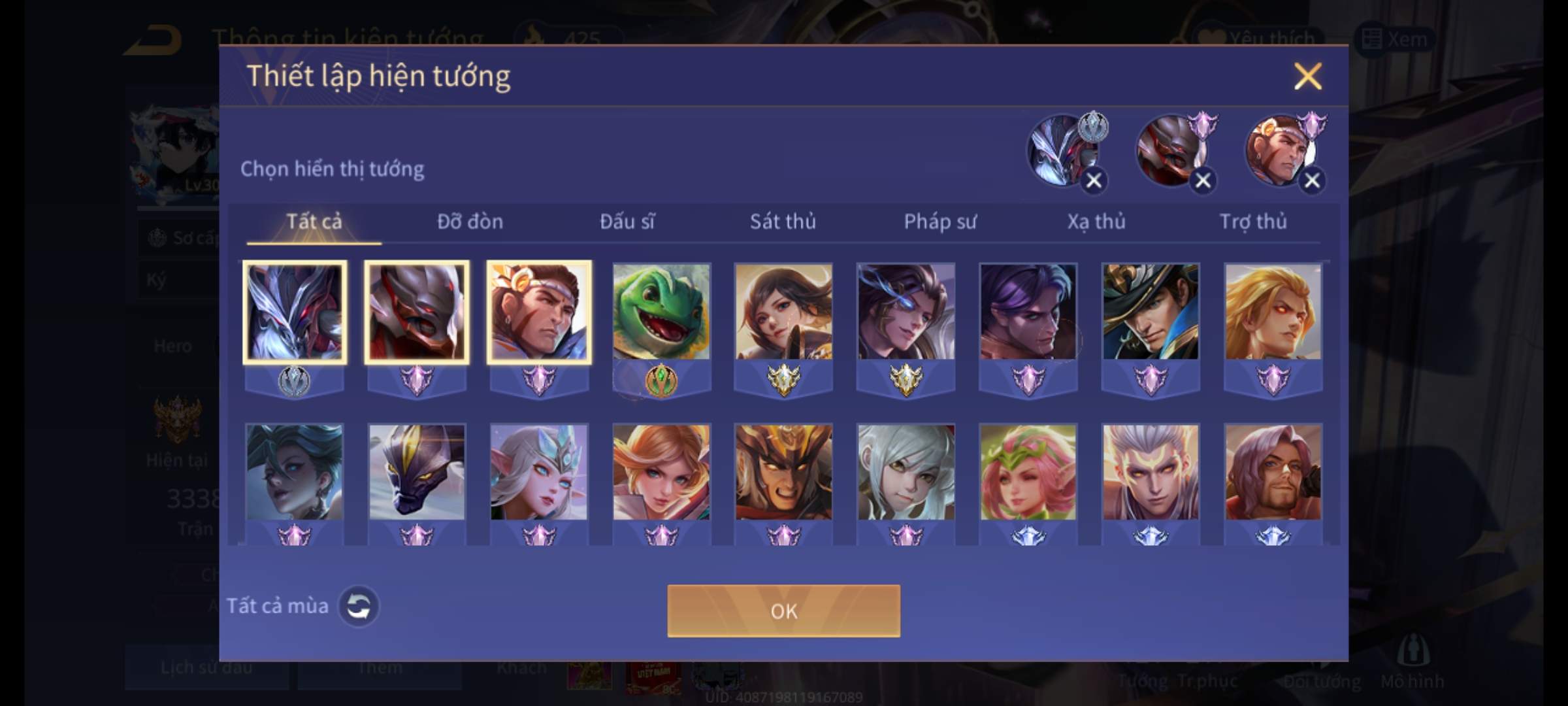Choose the Trợ thủ category tab

(x=1253, y=222)
